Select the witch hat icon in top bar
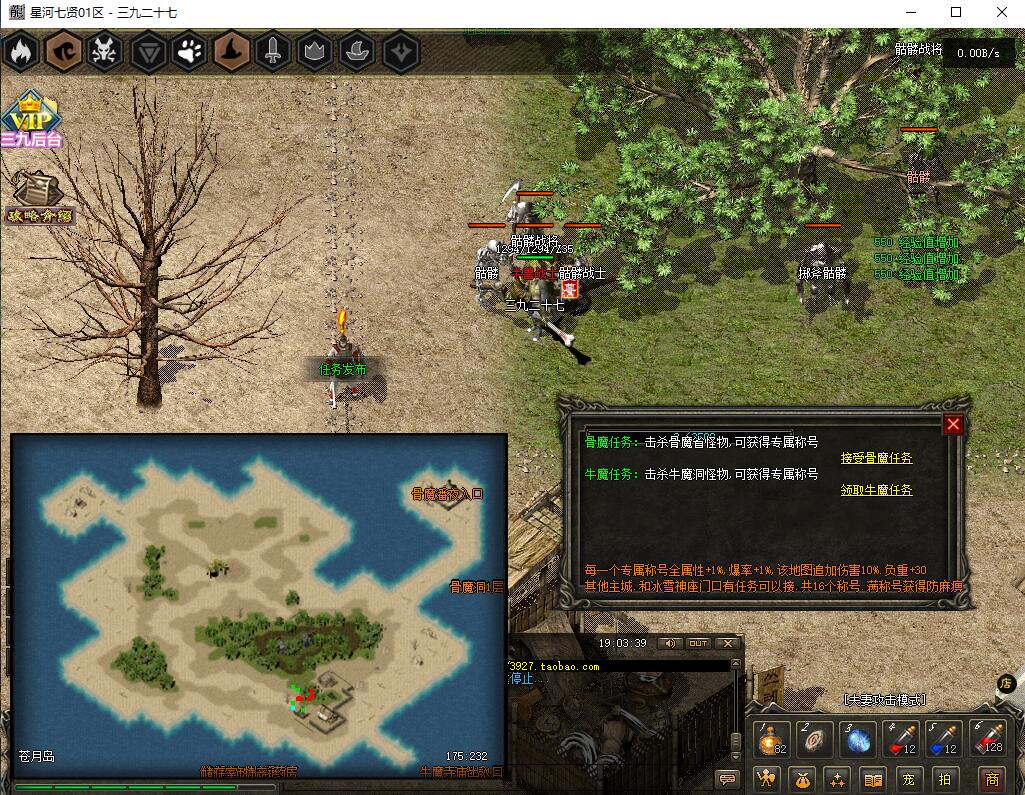This screenshot has height=795, width=1025. [232, 51]
